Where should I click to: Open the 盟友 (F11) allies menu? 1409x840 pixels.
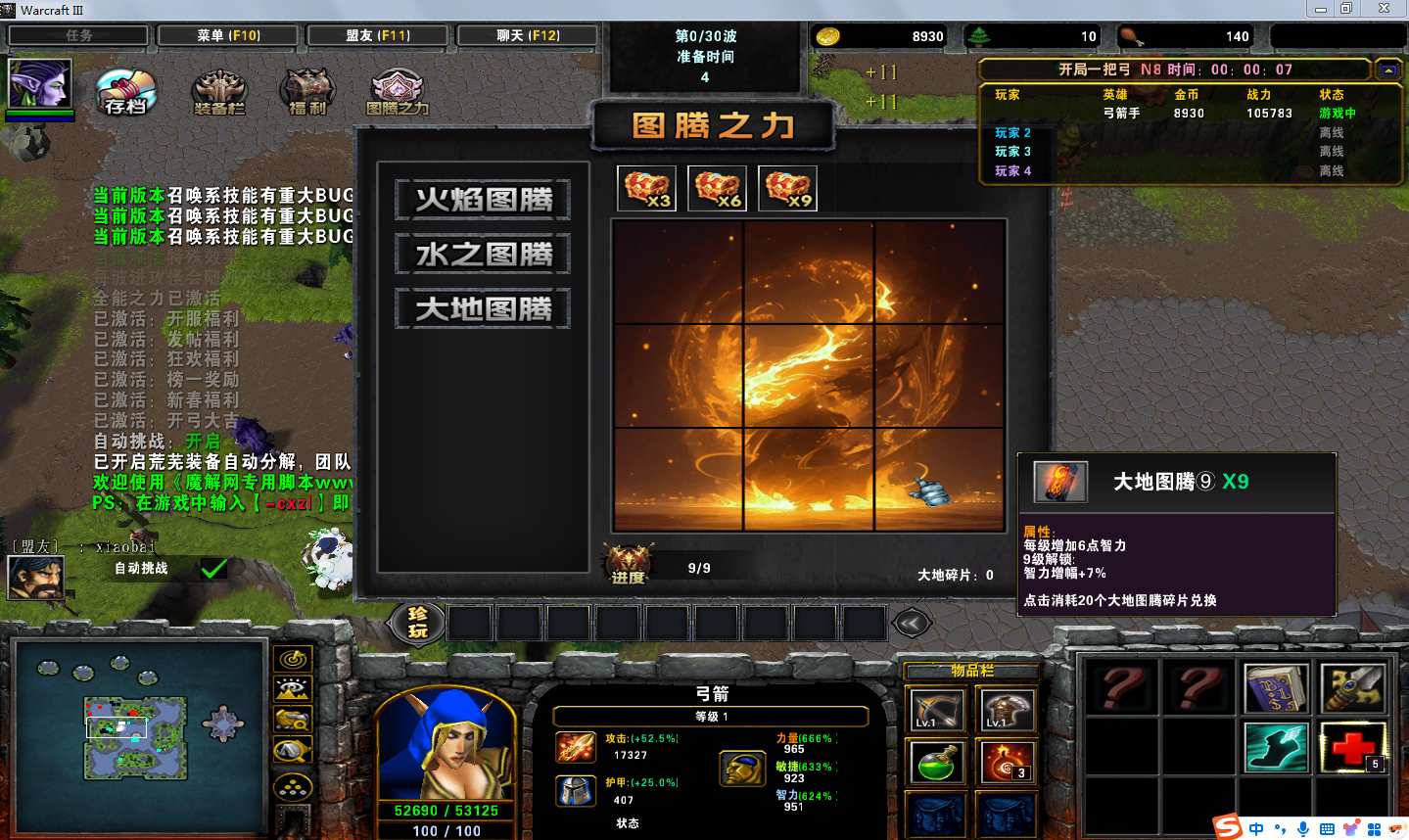pos(378,35)
